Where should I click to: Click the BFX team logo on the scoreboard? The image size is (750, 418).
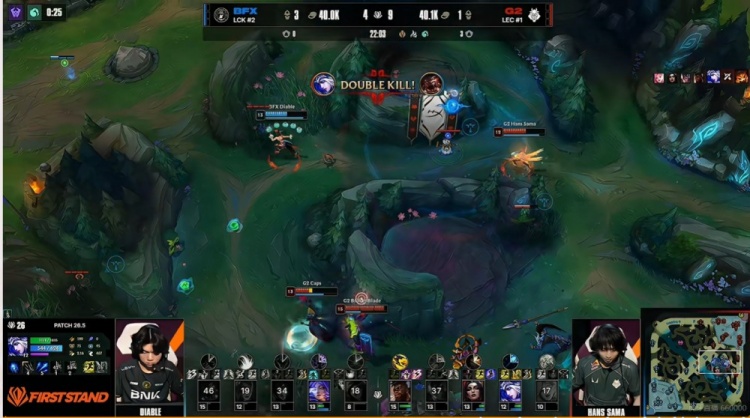coord(221,16)
